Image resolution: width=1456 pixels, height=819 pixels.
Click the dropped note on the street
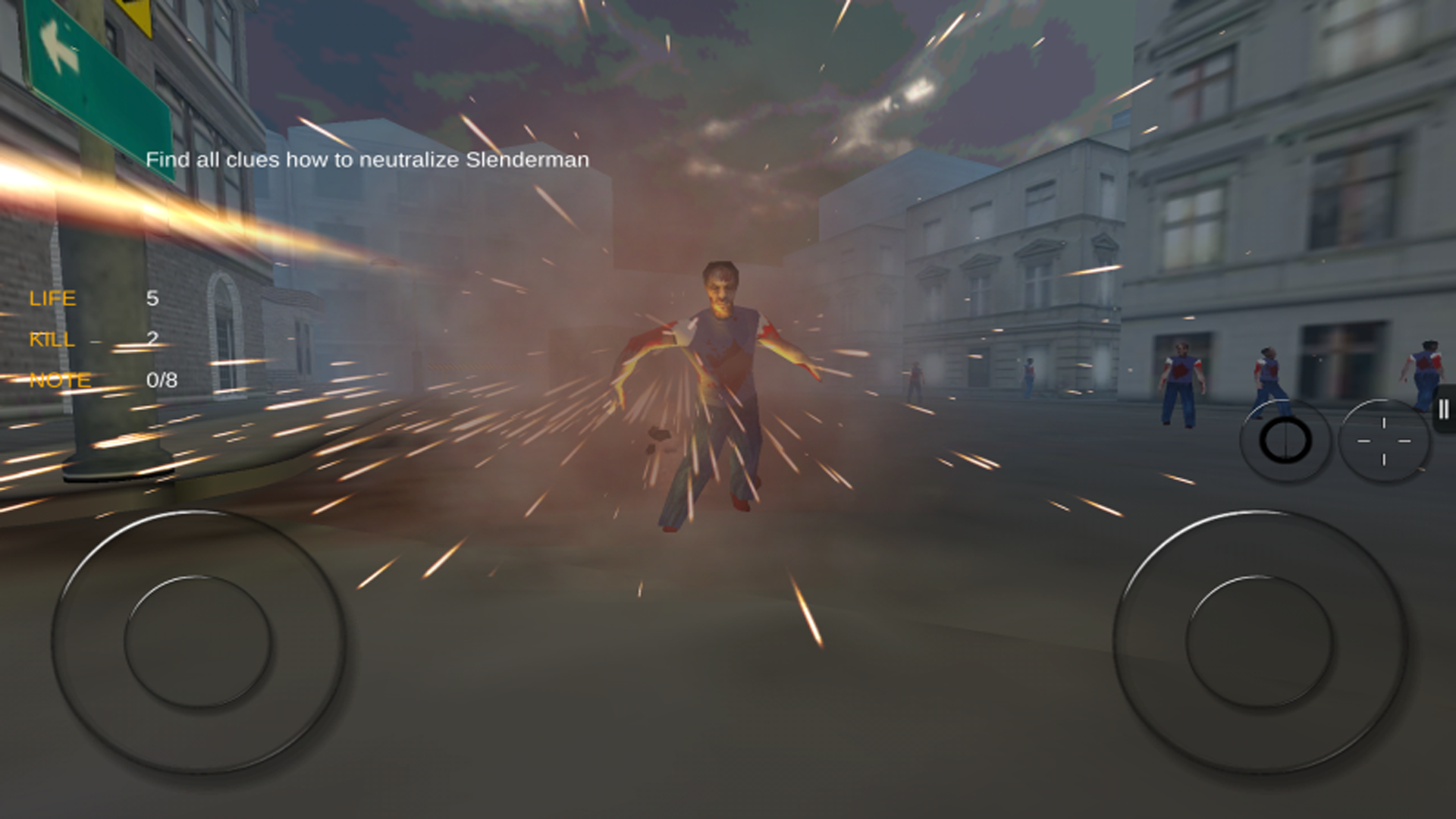(x=657, y=432)
